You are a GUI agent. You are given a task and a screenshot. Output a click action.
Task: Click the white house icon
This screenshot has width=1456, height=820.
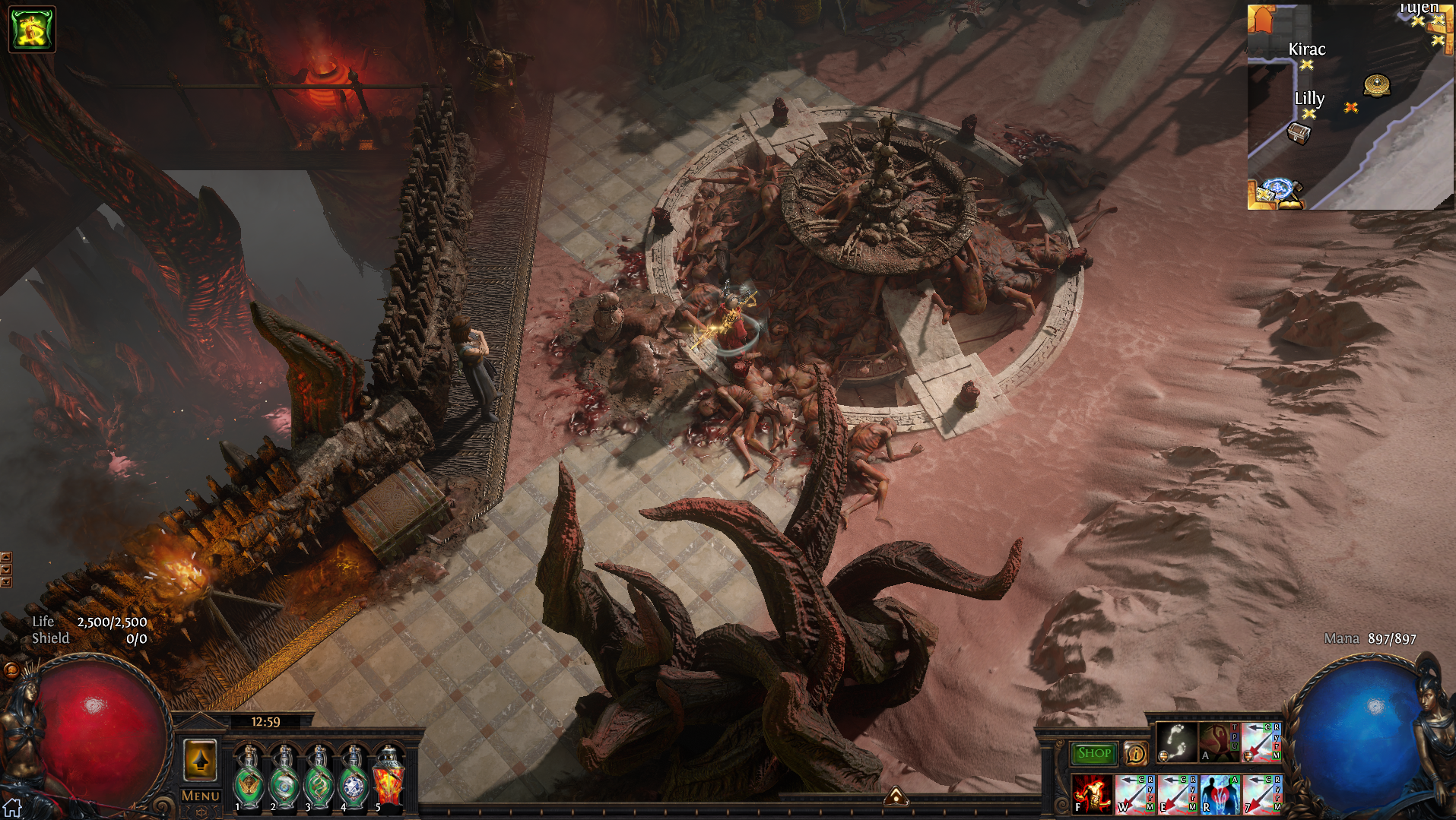coord(12,808)
